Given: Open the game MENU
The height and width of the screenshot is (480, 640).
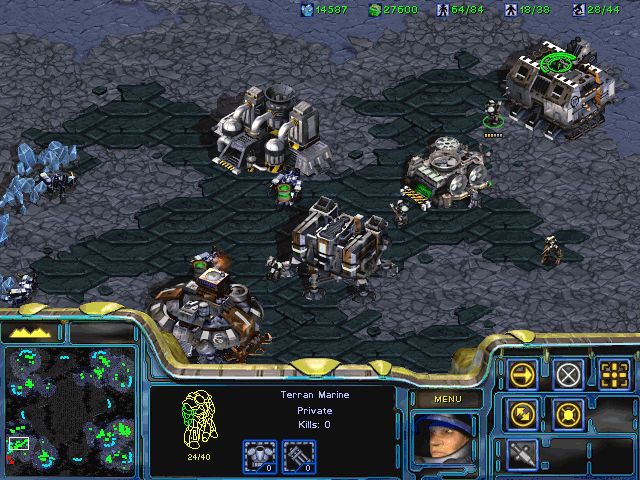Looking at the screenshot, I should pyautogui.click(x=445, y=399).
